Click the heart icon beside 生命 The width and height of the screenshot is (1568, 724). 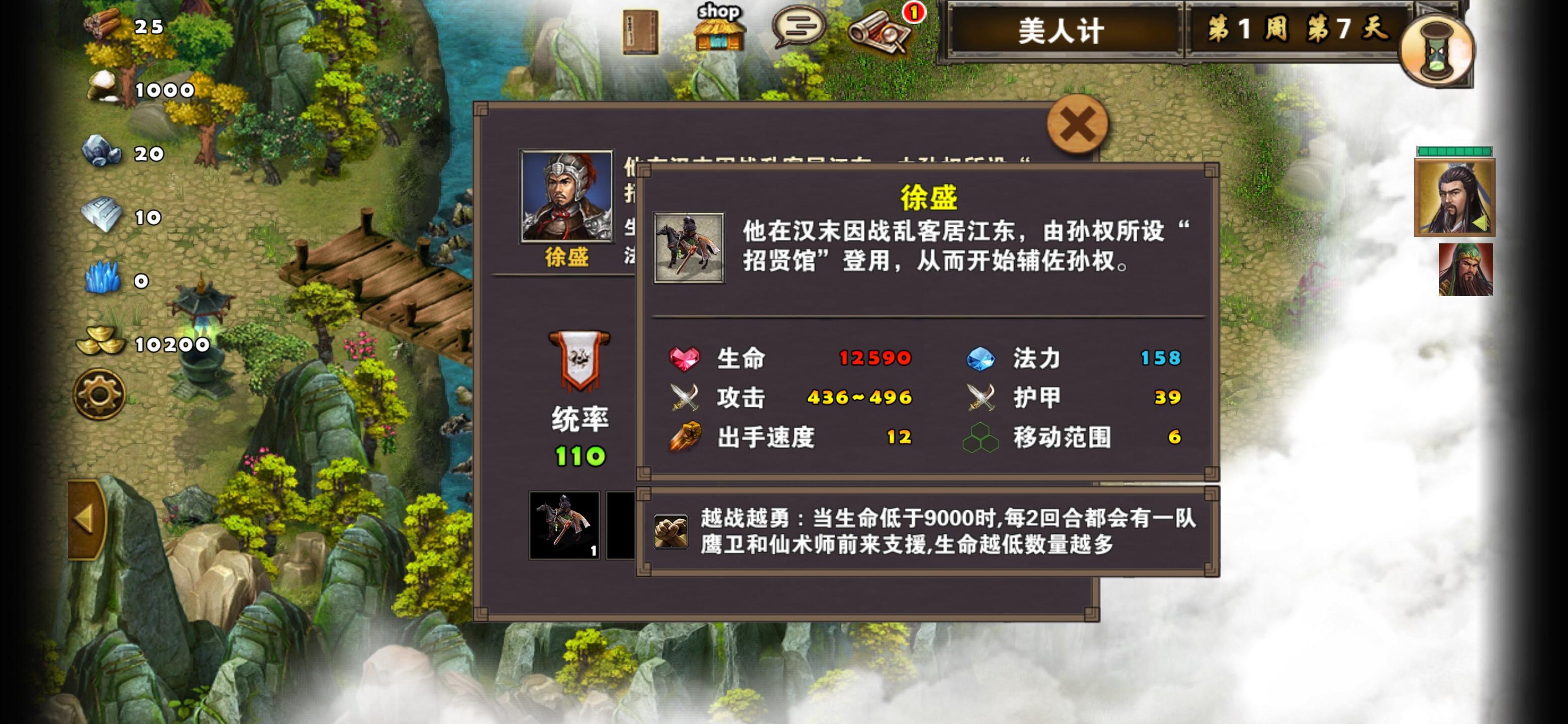point(683,358)
